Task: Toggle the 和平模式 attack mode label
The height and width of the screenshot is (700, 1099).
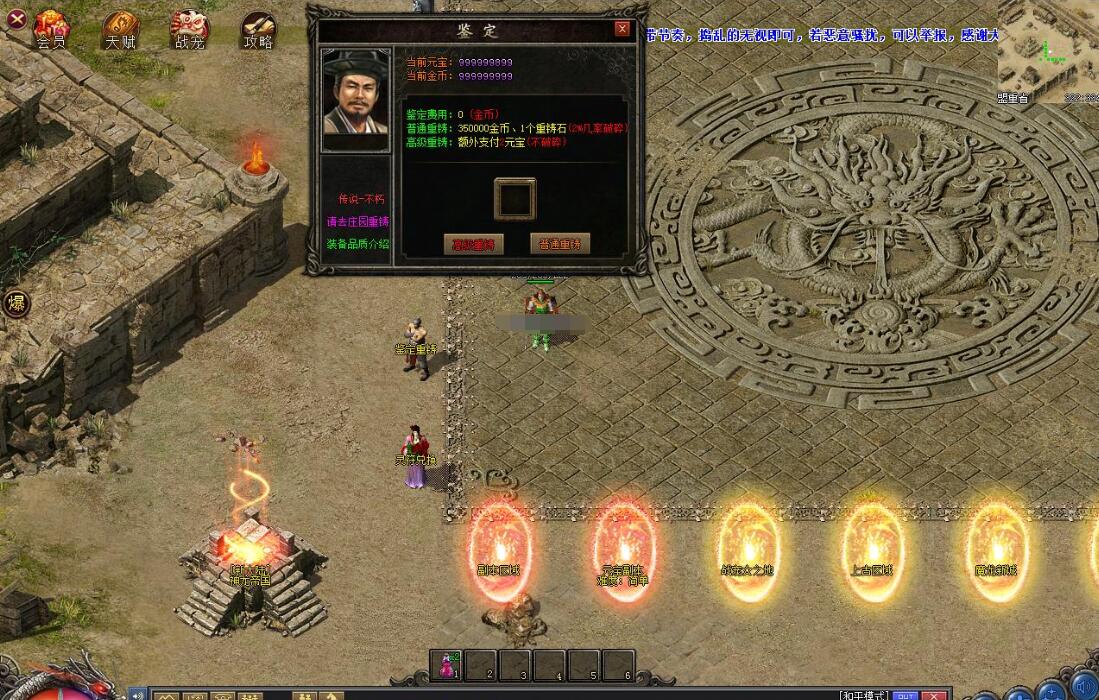Action: (863, 695)
